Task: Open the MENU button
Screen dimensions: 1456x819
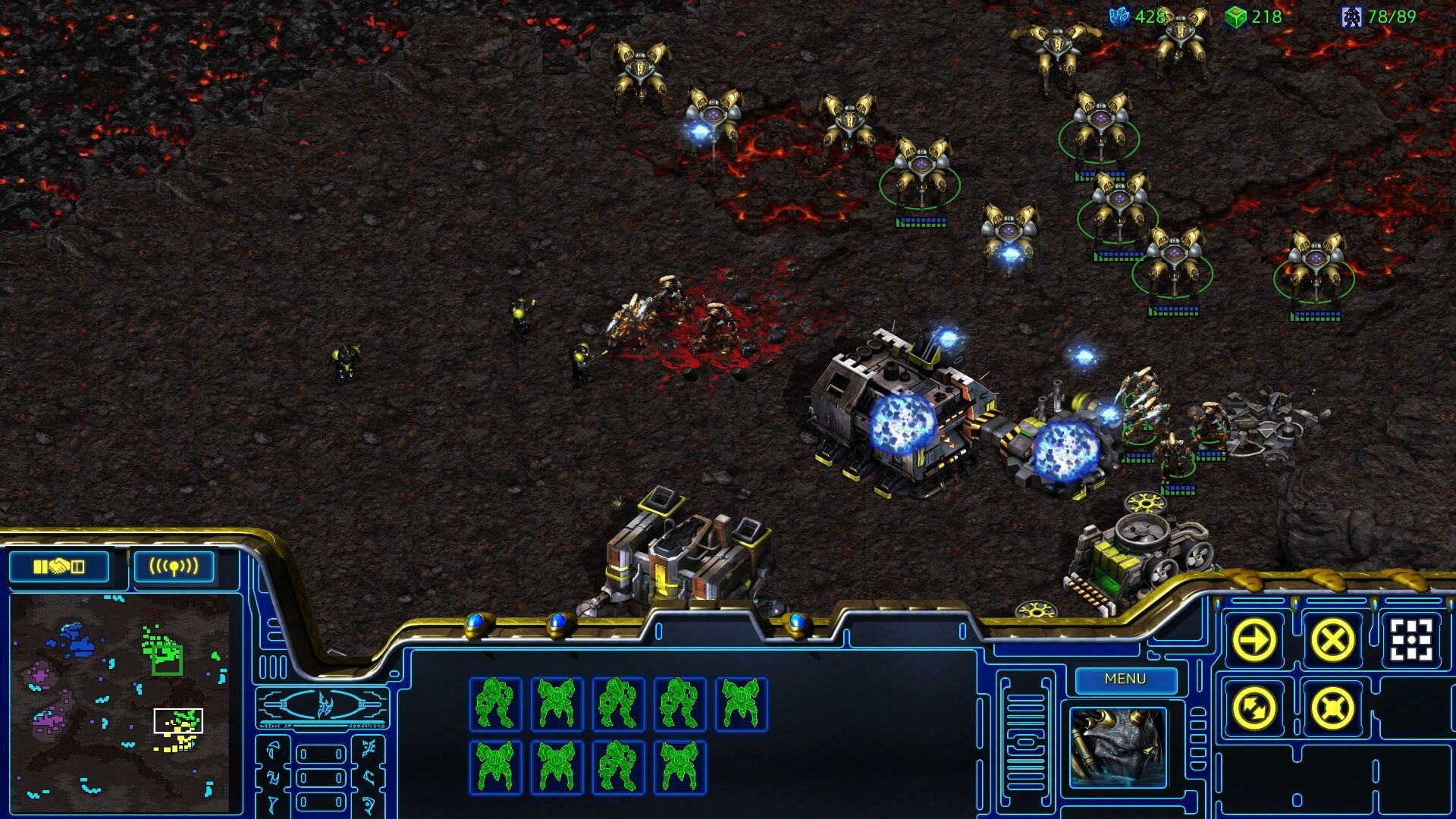Action: [1124, 679]
